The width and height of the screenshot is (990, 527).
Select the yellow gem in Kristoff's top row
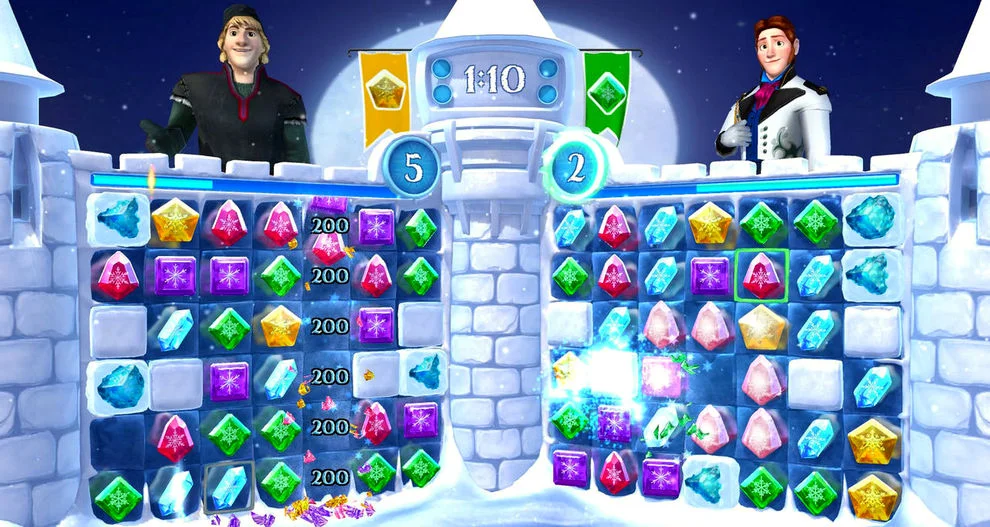(174, 220)
